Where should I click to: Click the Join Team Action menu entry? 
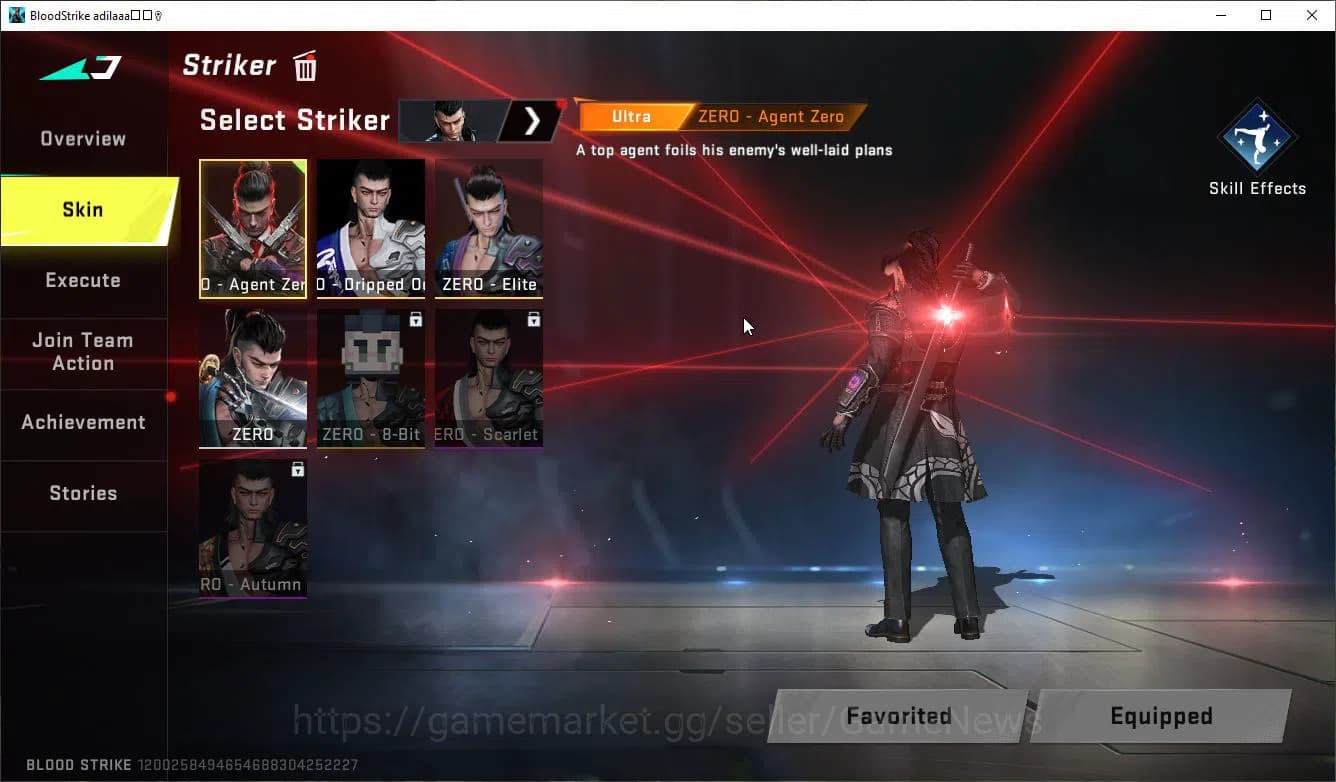(x=84, y=352)
